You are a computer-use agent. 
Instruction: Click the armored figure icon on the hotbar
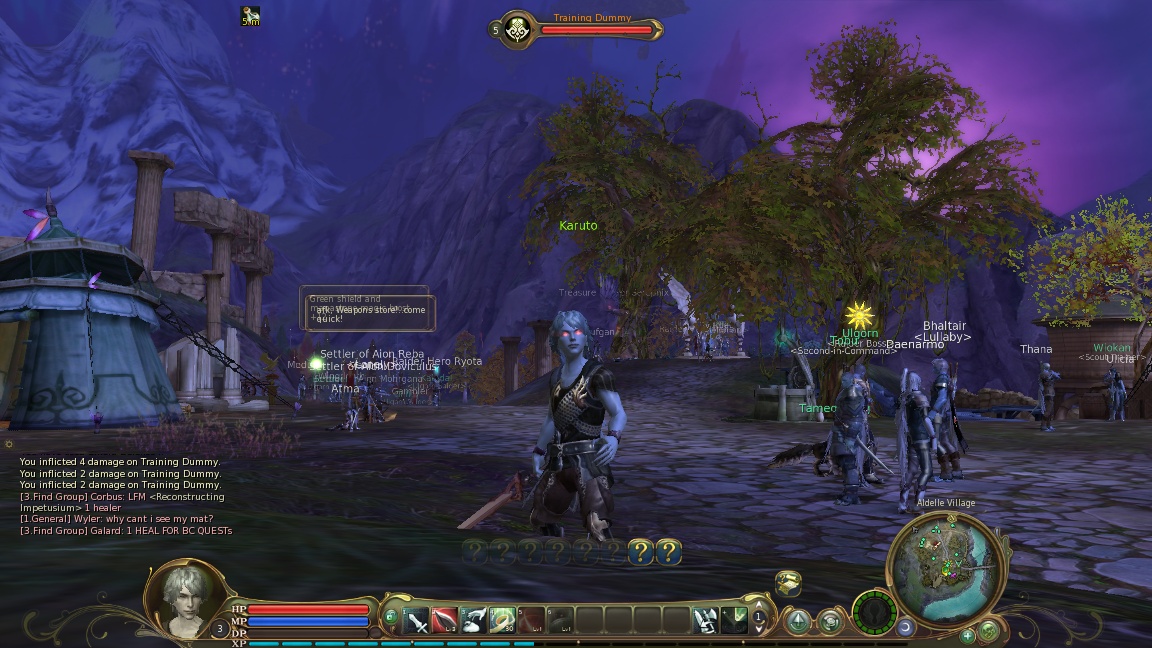(x=706, y=621)
